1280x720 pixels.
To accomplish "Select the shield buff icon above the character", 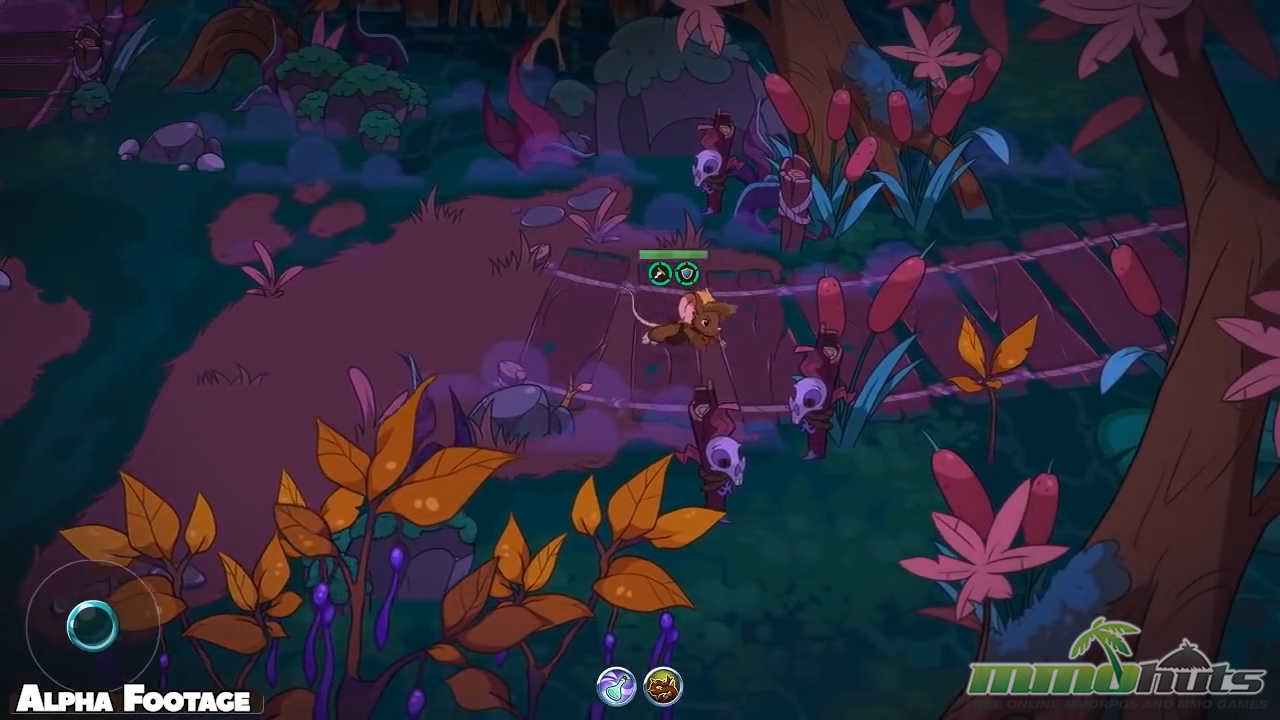I will click(687, 270).
